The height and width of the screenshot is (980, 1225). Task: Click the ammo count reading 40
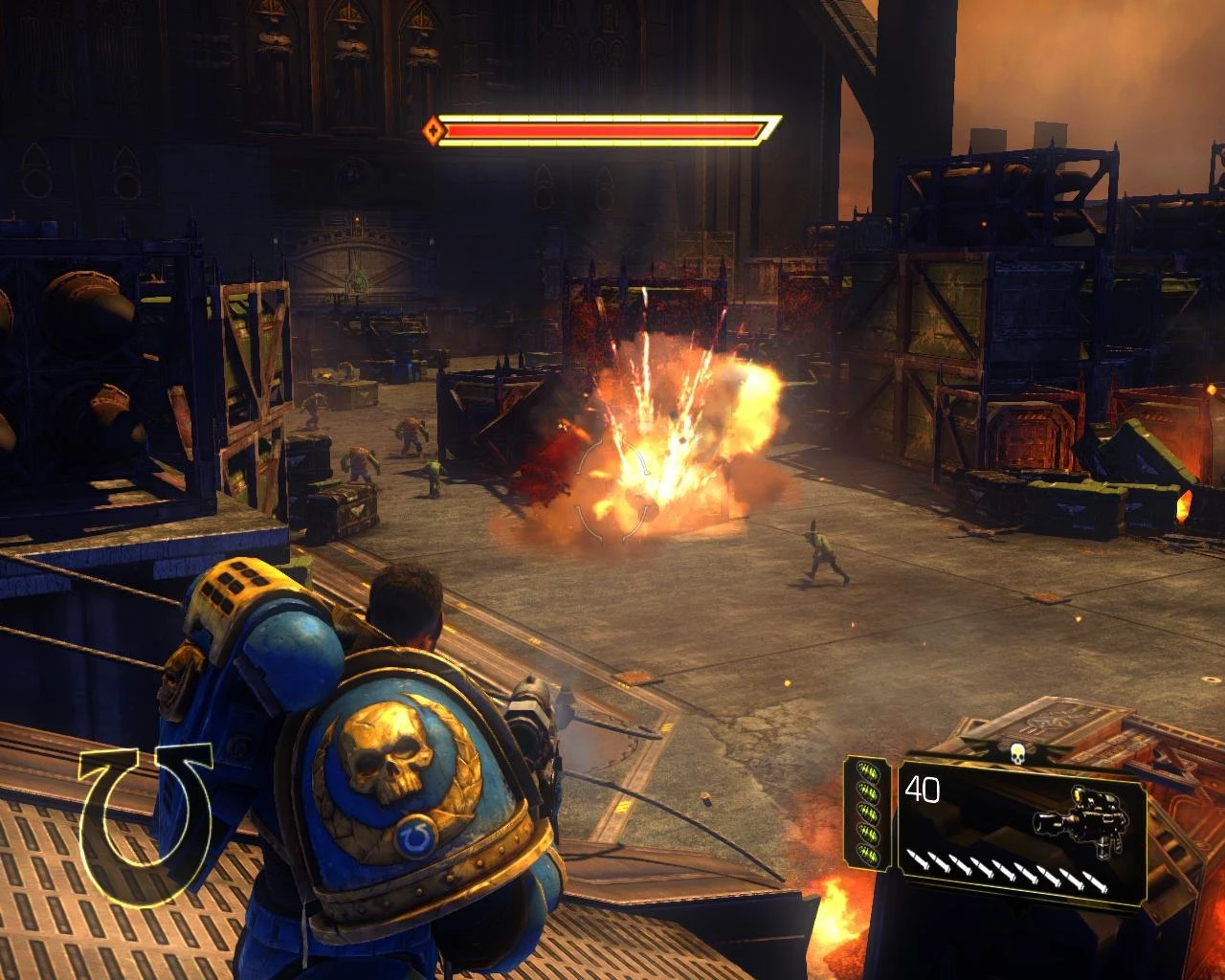(923, 790)
